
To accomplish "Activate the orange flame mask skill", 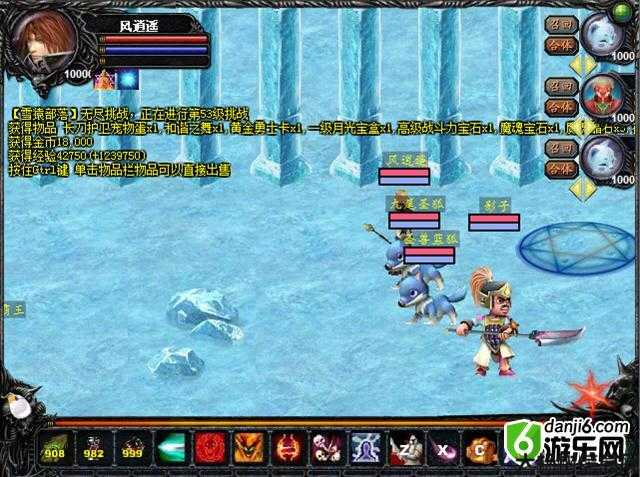I will (x=247, y=448).
